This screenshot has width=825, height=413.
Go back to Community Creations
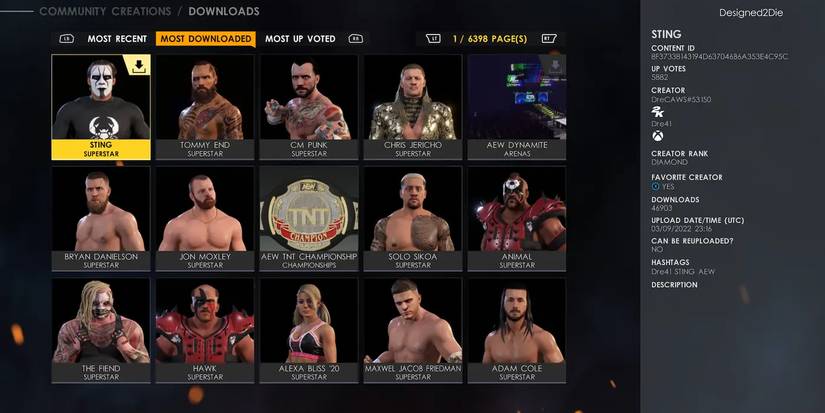[x=103, y=12]
